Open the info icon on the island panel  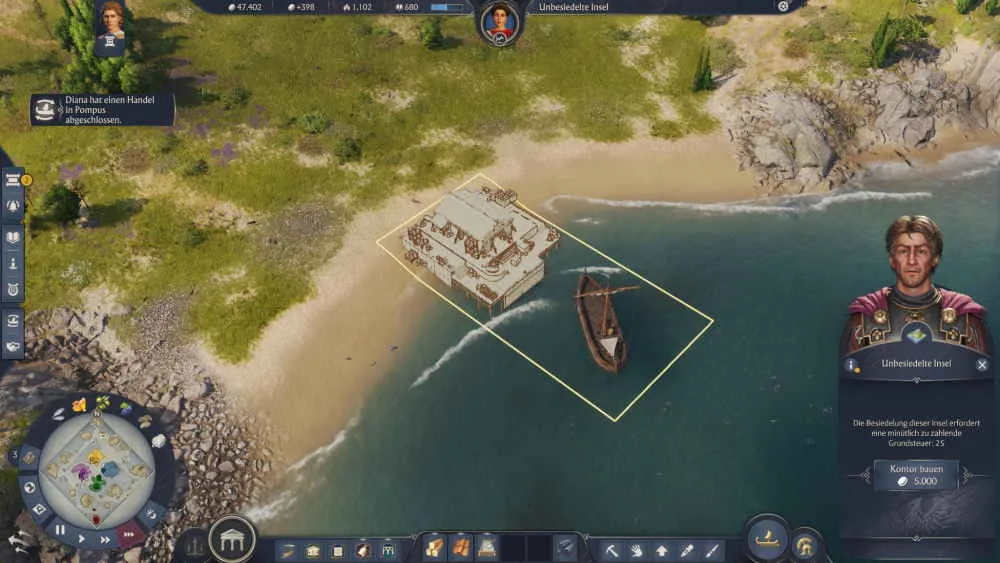[853, 365]
